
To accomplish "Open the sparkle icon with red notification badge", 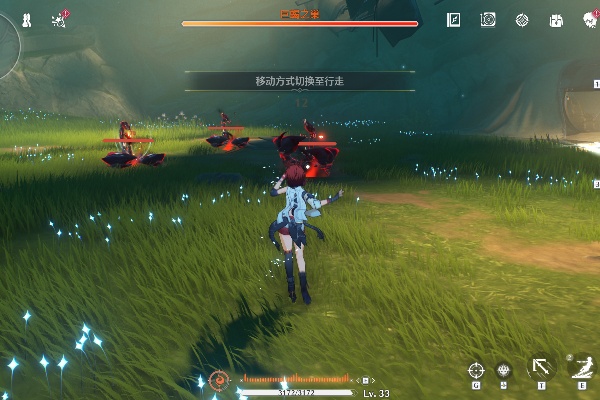I will point(58,19).
